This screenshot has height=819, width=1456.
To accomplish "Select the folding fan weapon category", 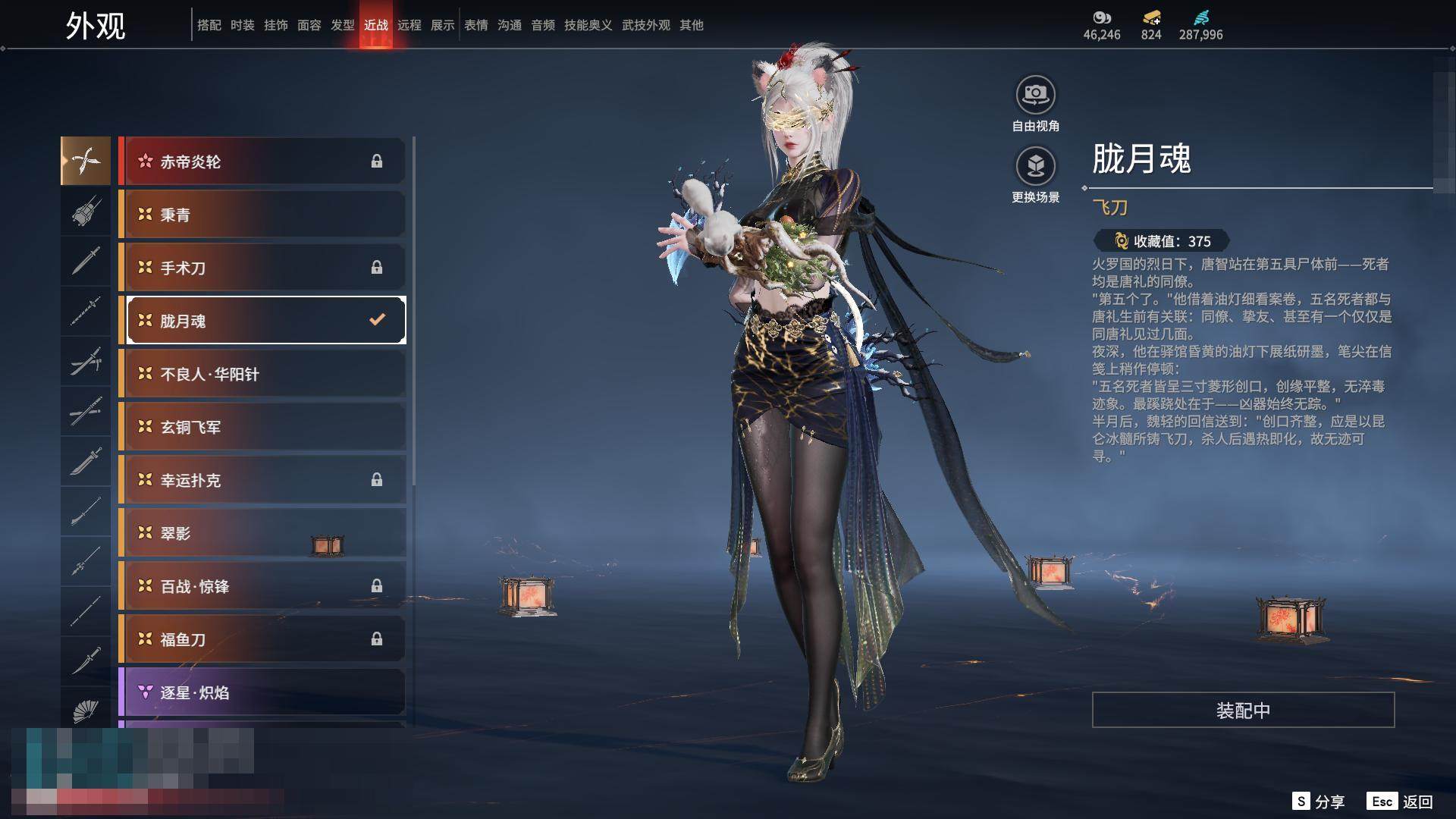I will 86,711.
